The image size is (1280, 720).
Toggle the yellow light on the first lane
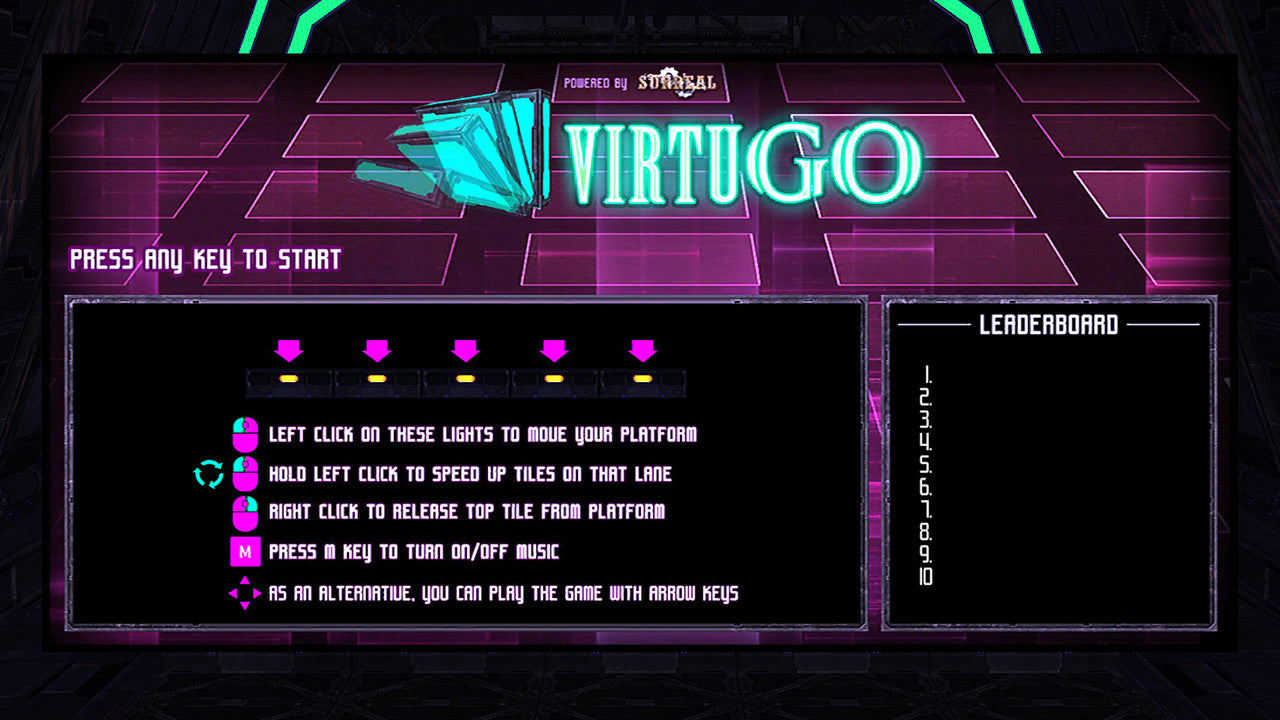coord(288,379)
